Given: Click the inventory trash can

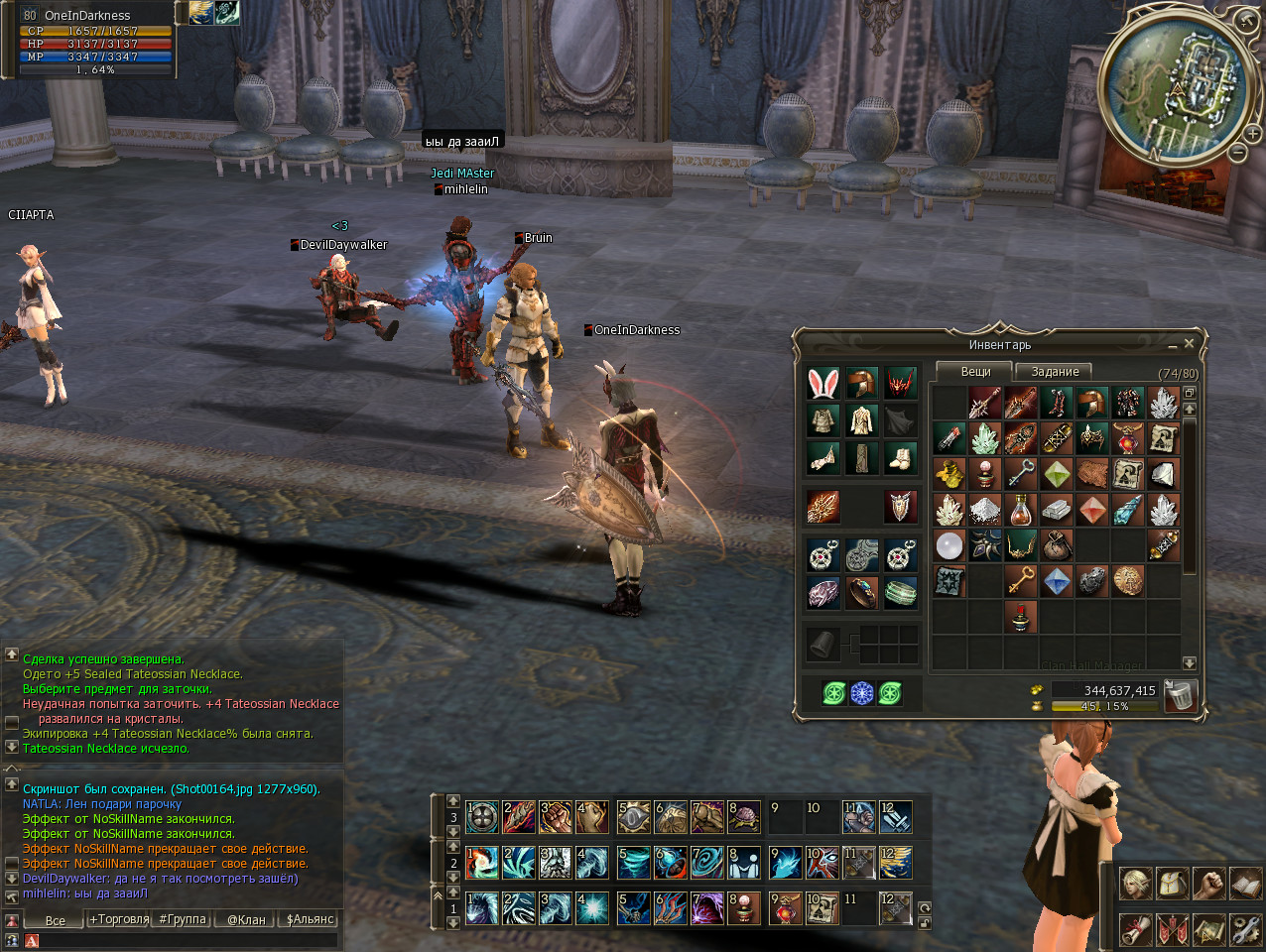Looking at the screenshot, I should 1180,695.
